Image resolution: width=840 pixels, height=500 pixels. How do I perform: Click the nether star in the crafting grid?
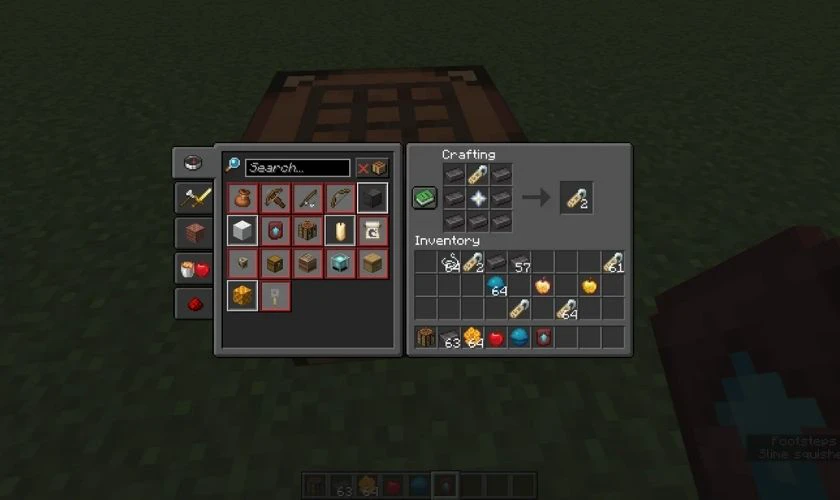478,198
